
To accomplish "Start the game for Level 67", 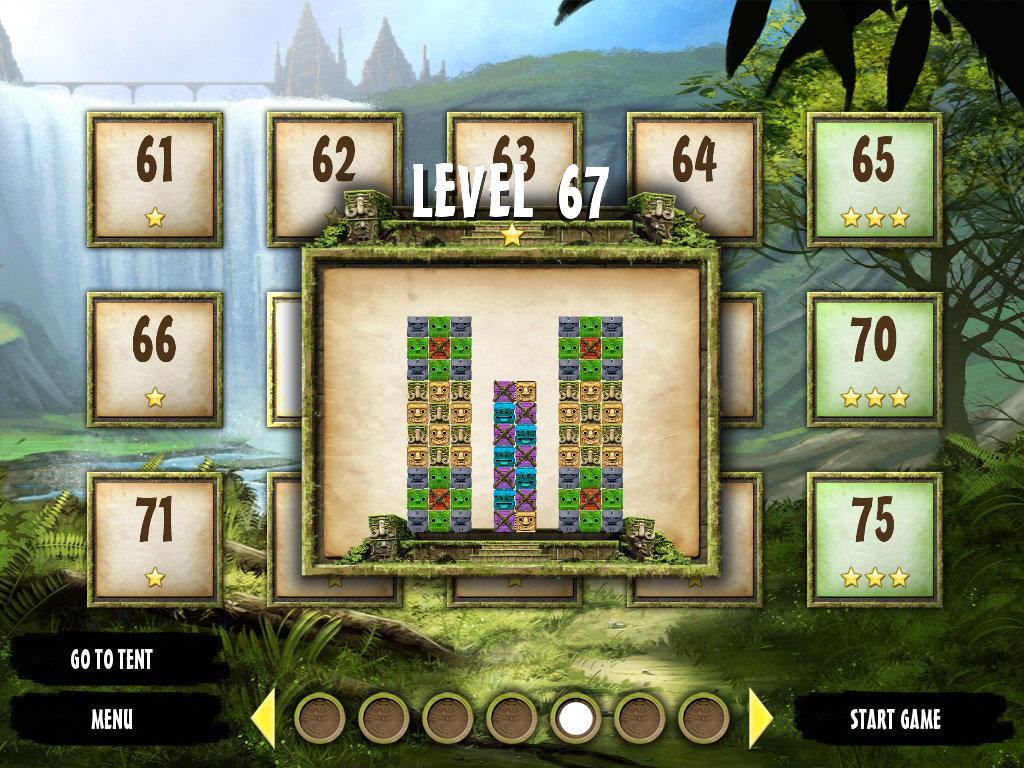I will pos(895,719).
